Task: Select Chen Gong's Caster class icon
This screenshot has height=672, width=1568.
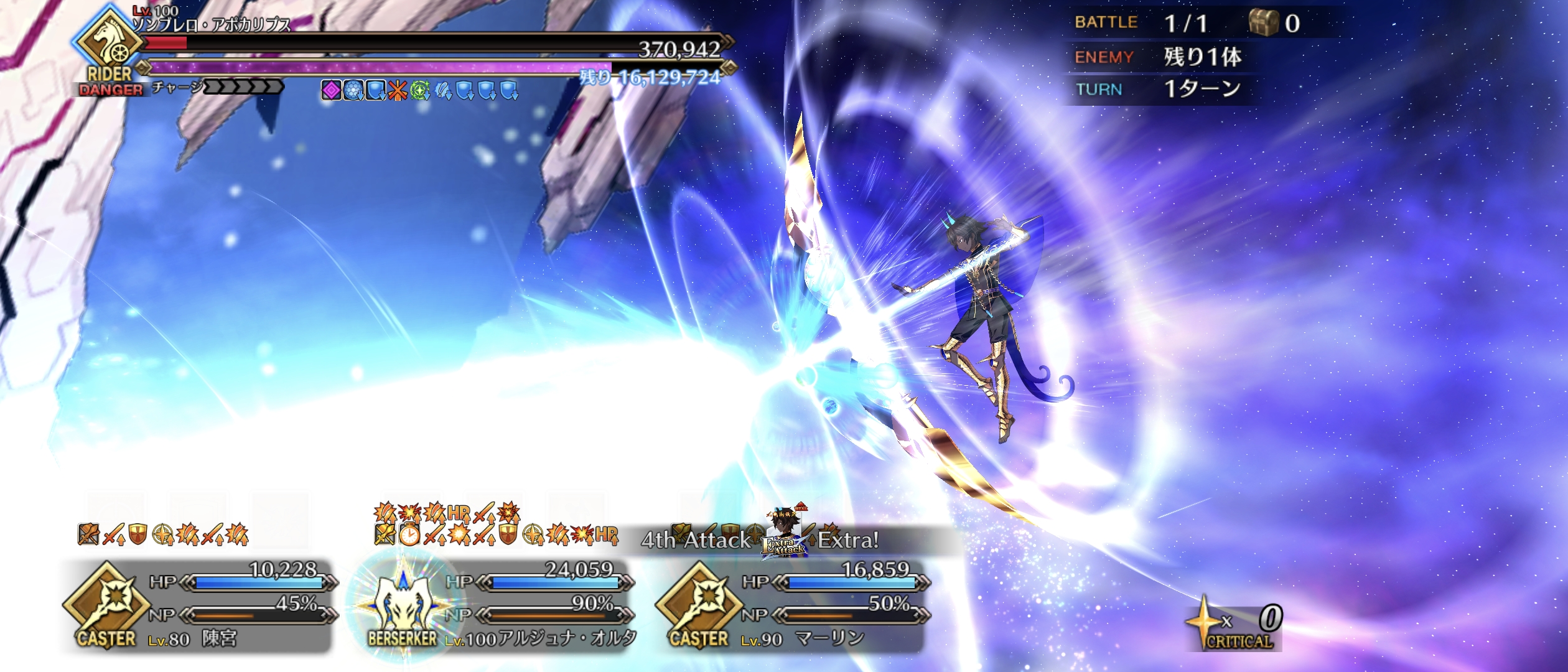Action: point(106,602)
